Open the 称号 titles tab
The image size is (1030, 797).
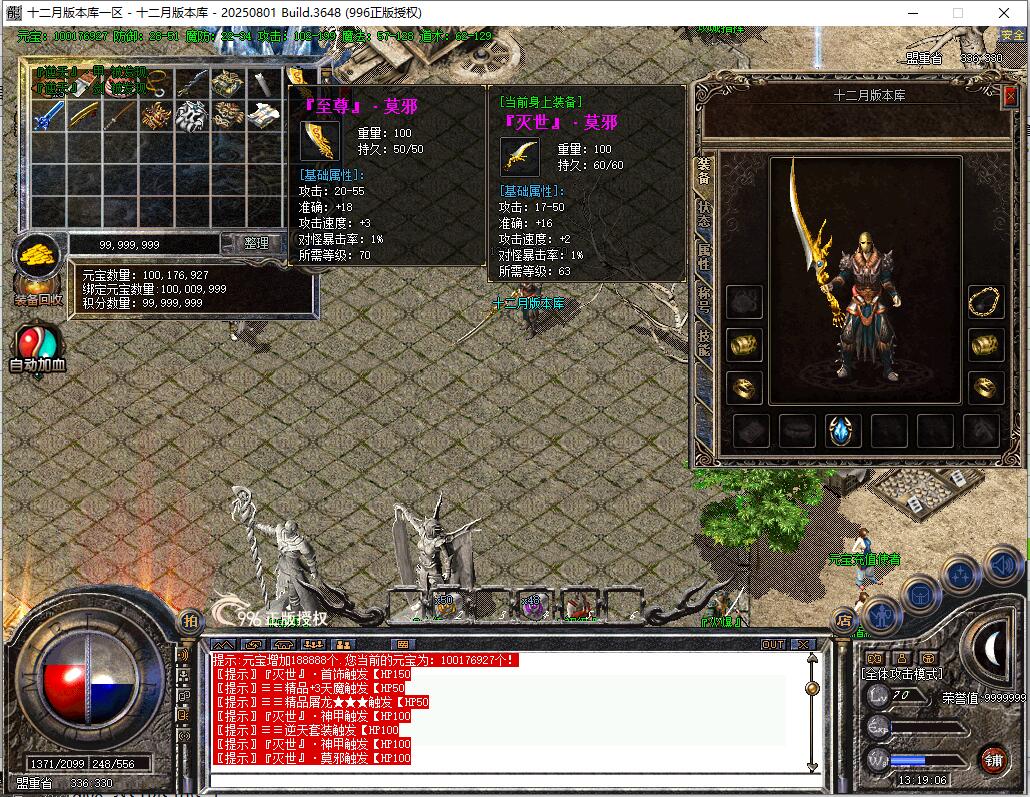pos(704,299)
